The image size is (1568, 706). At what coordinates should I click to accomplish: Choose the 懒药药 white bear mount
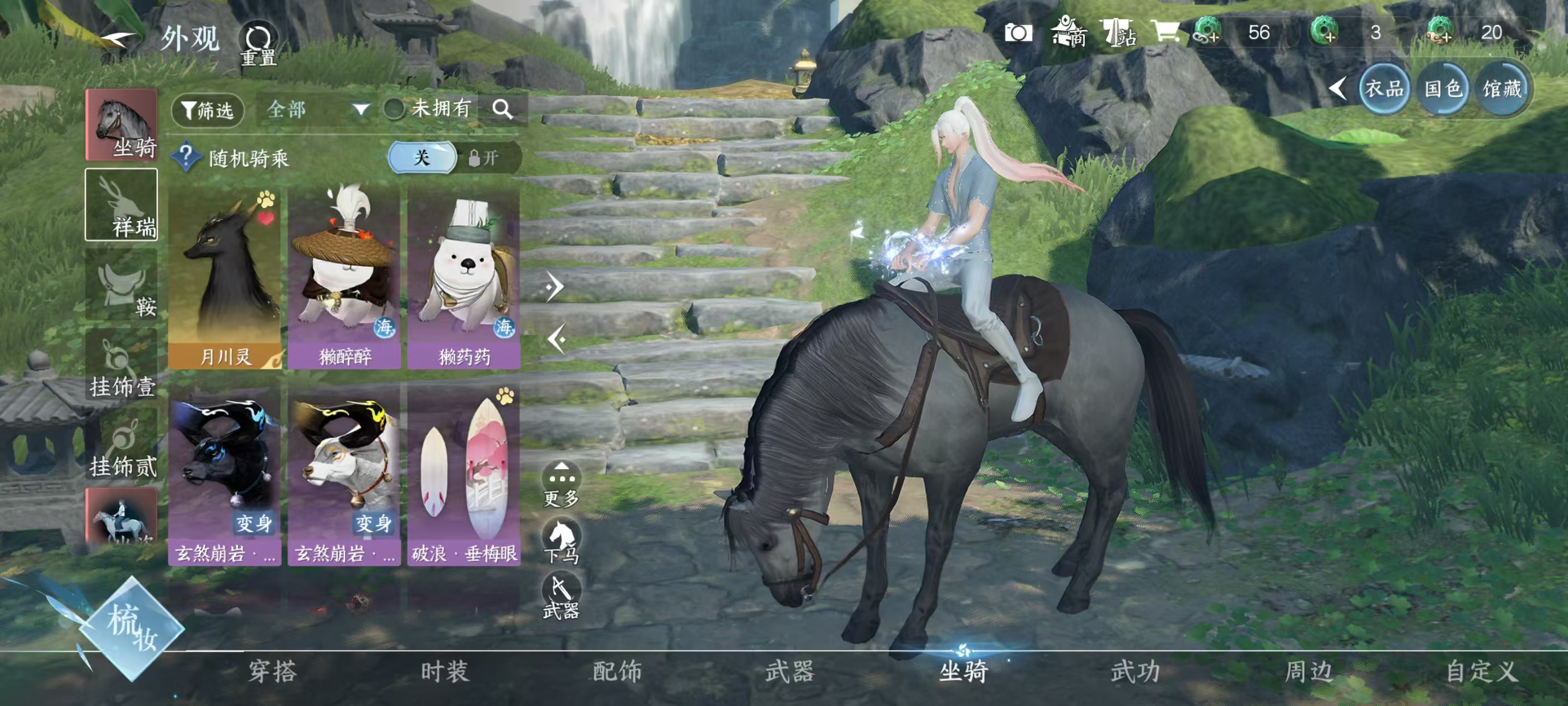pos(464,278)
